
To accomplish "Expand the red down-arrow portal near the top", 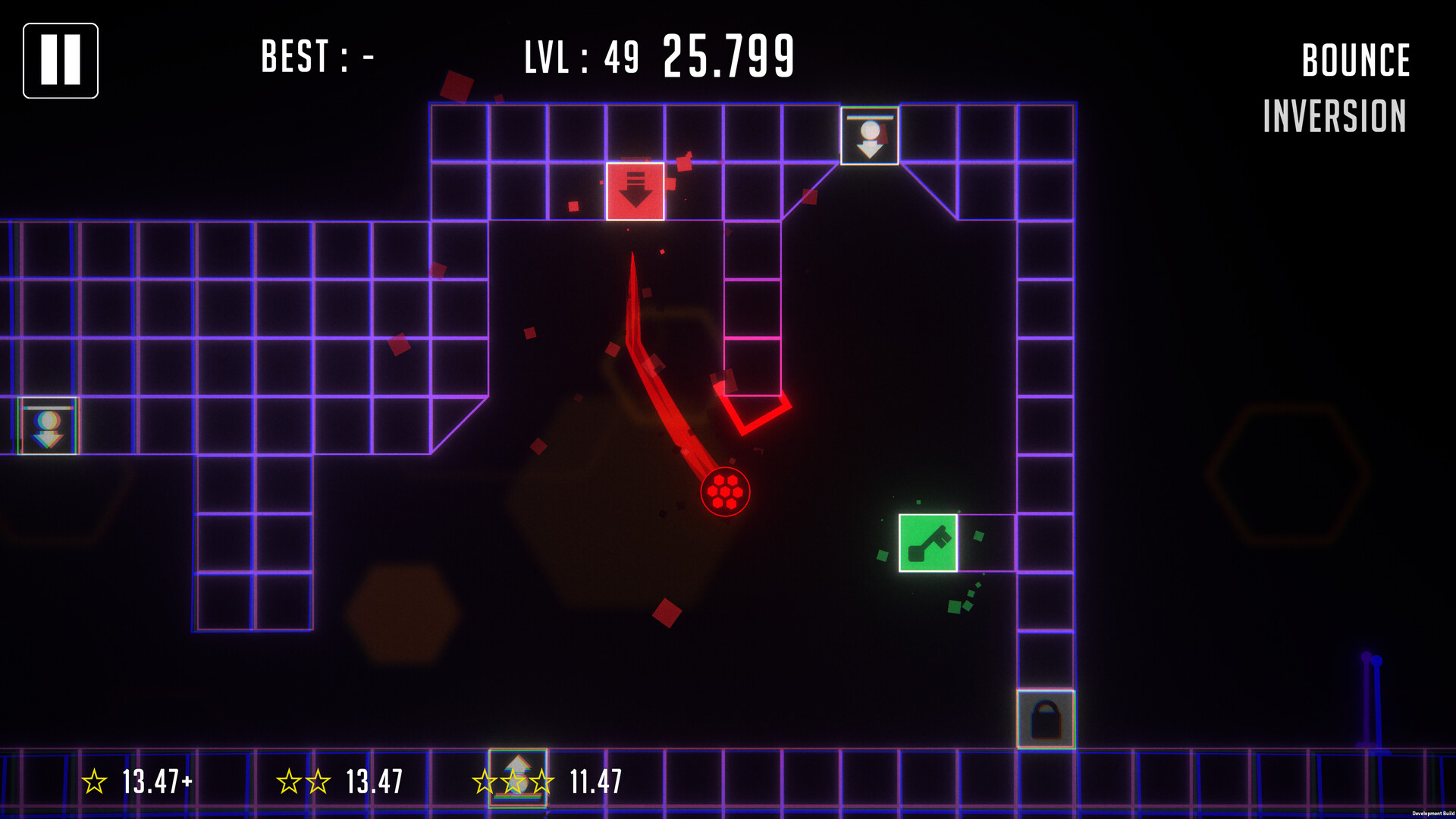I will tap(635, 192).
